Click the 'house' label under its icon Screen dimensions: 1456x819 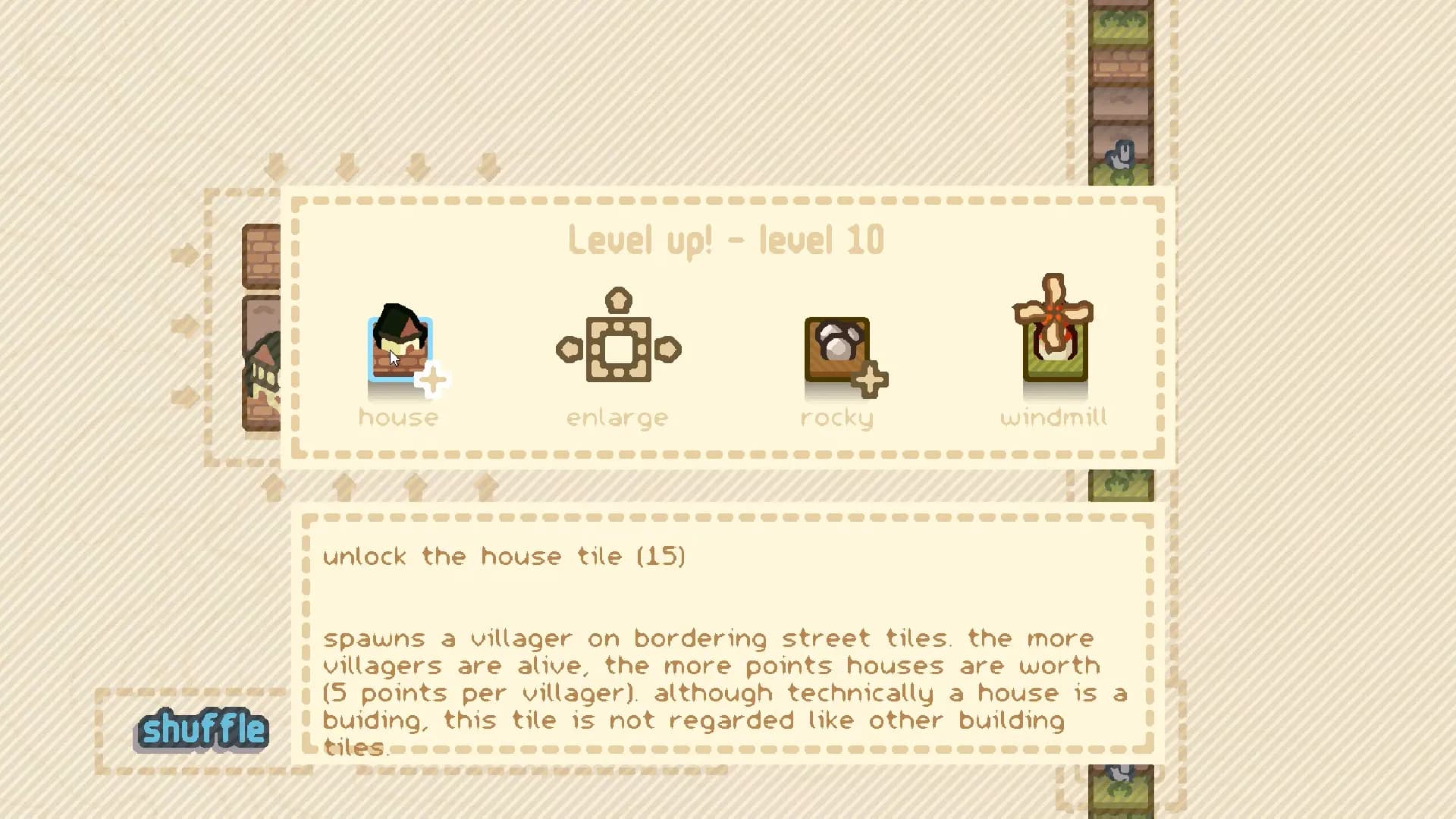pos(399,416)
